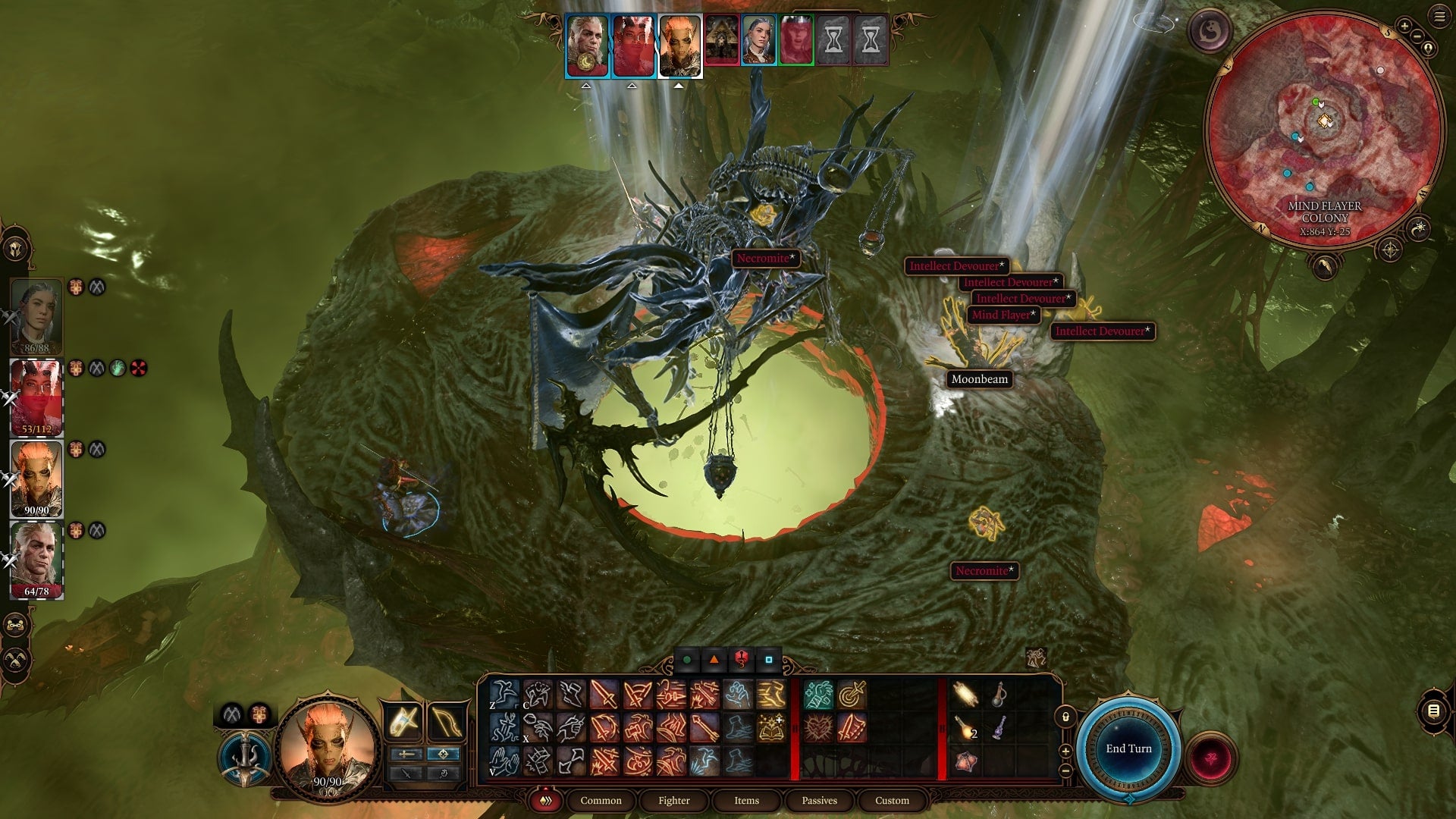
Task: Show the Items hotbar tab
Action: [746, 800]
